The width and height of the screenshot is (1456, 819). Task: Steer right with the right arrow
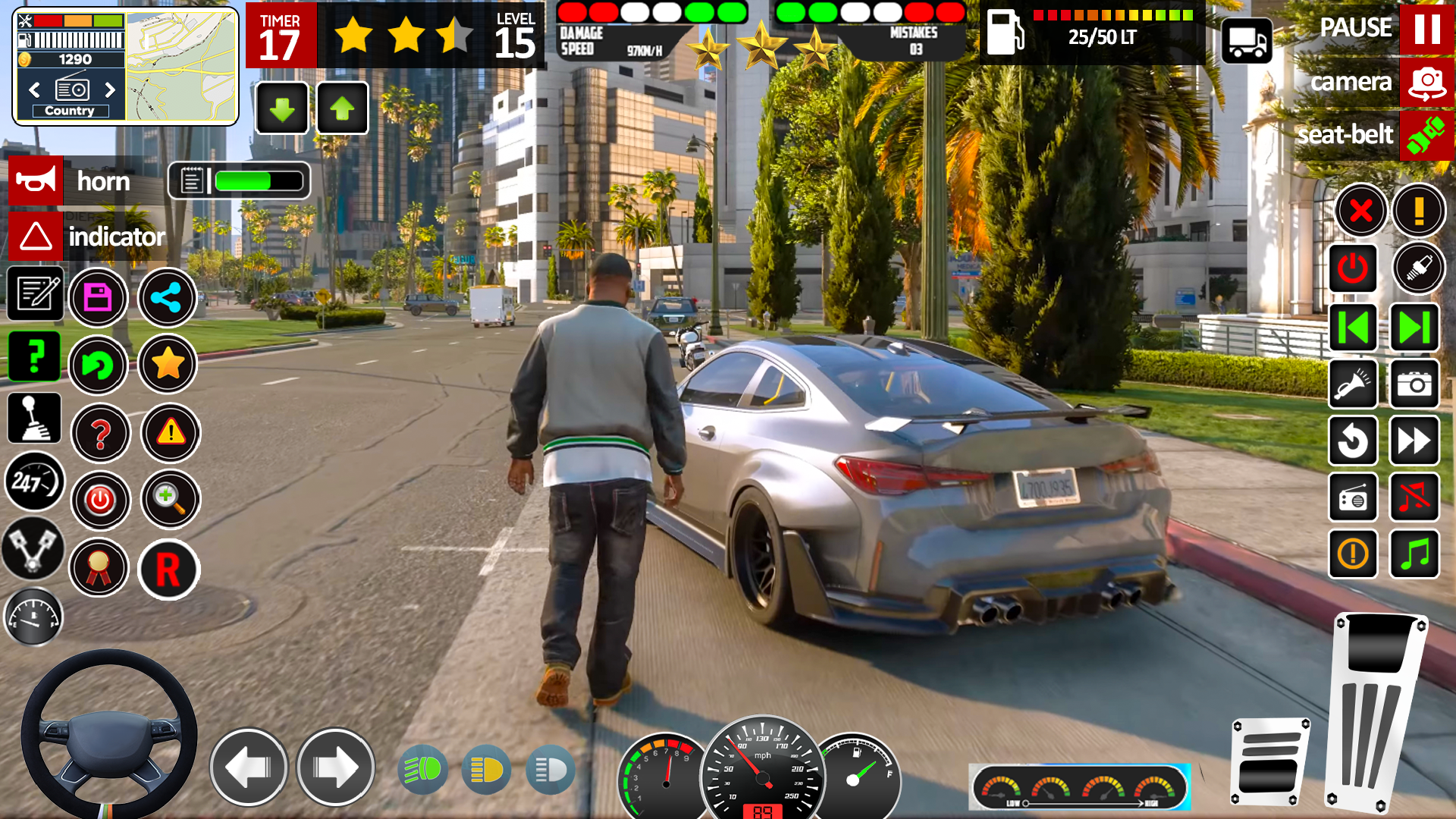335,767
